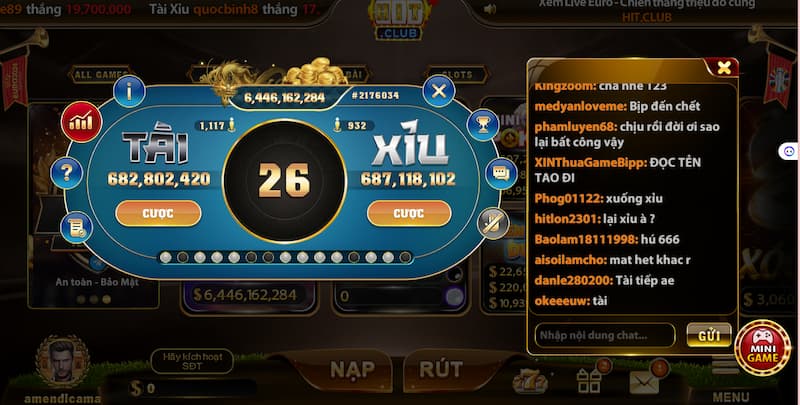
Task: Open the mail envelope inbox
Action: (x=644, y=380)
